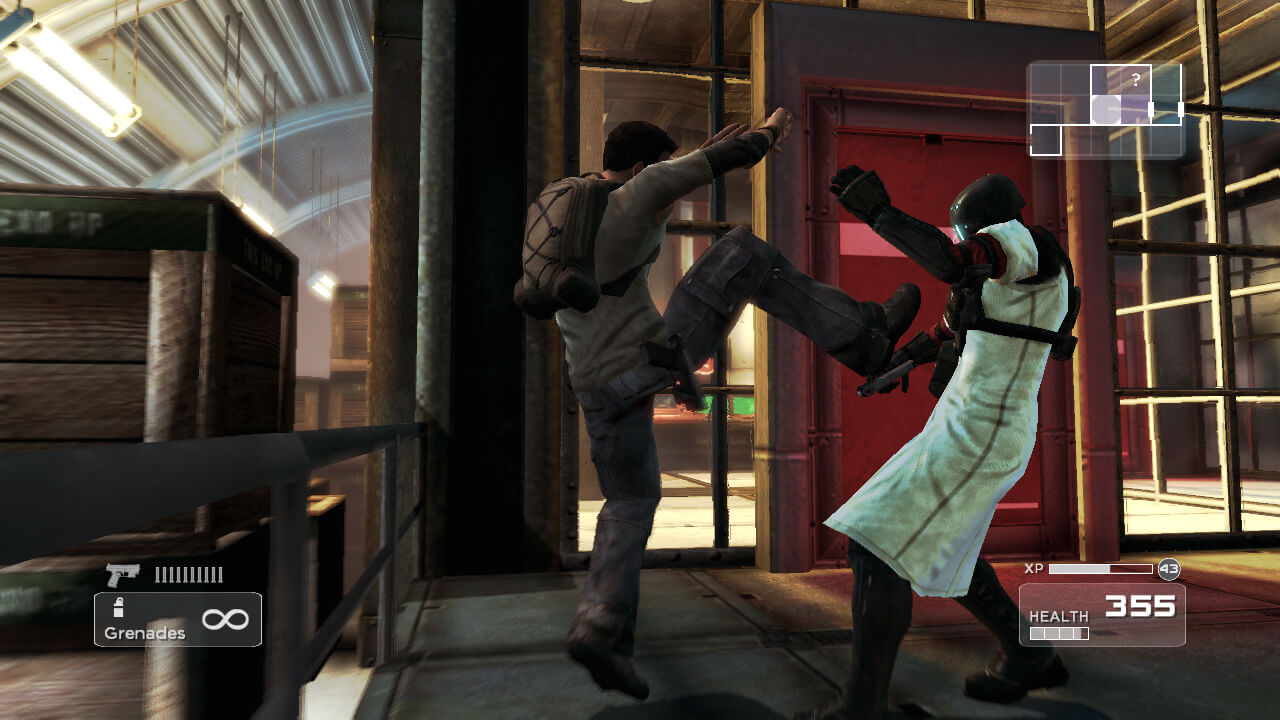Viewport: 1280px width, 720px height.
Task: Click the XP label near the progress bar
Action: [x=1034, y=568]
